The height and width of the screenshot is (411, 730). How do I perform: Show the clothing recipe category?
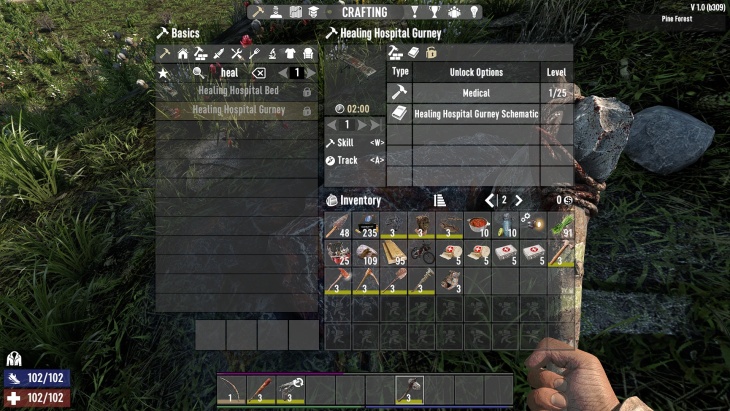(x=291, y=53)
